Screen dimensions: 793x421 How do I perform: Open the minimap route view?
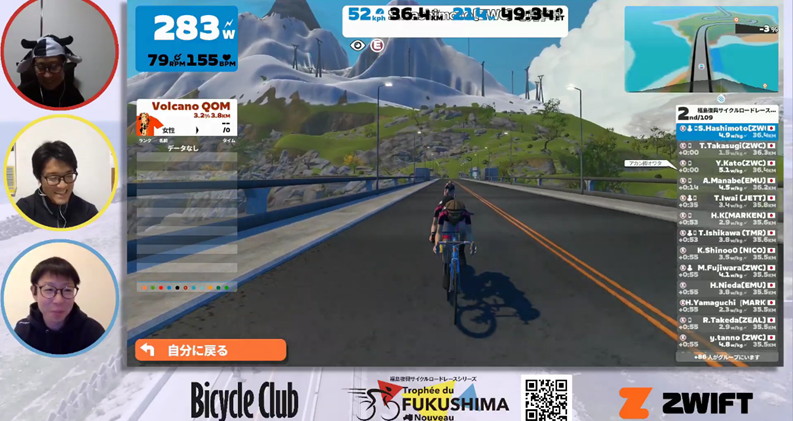coord(701,49)
